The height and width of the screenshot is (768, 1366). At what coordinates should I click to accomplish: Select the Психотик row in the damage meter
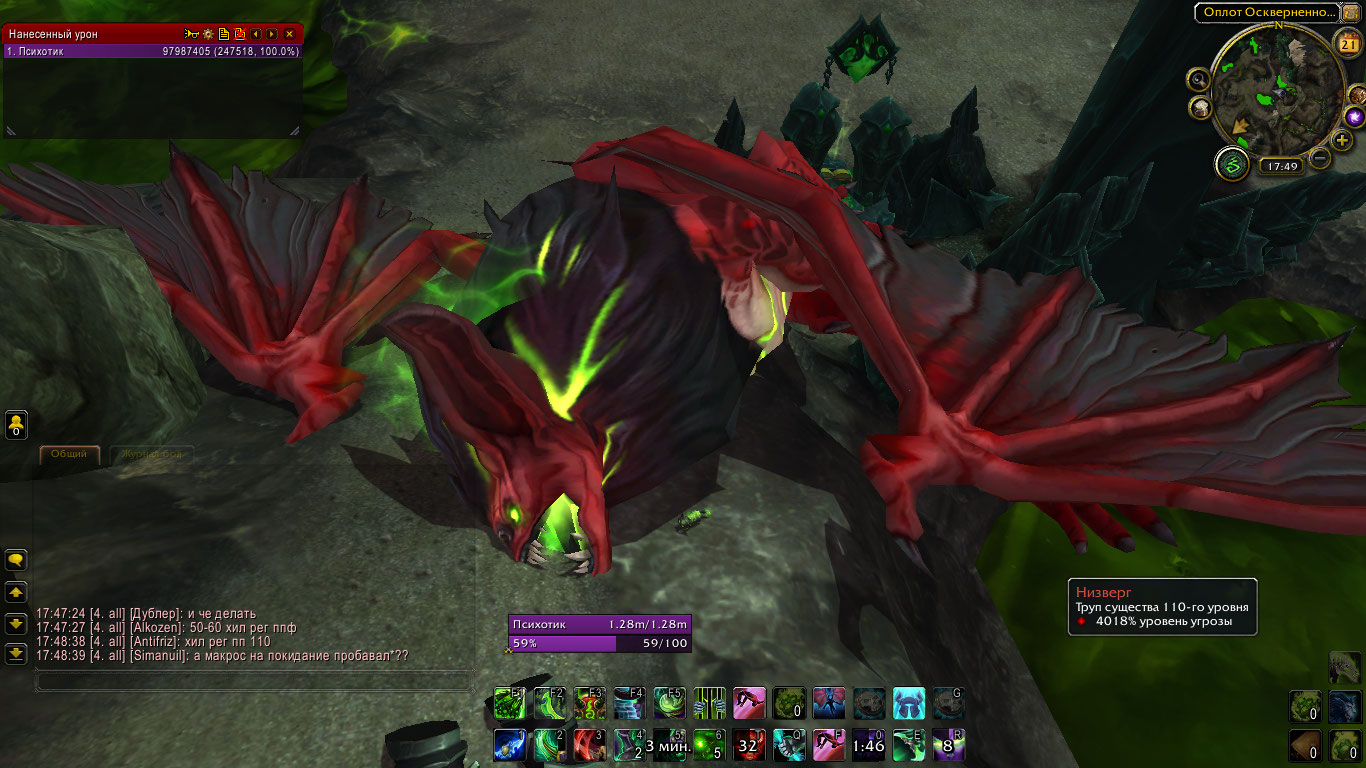[152, 51]
